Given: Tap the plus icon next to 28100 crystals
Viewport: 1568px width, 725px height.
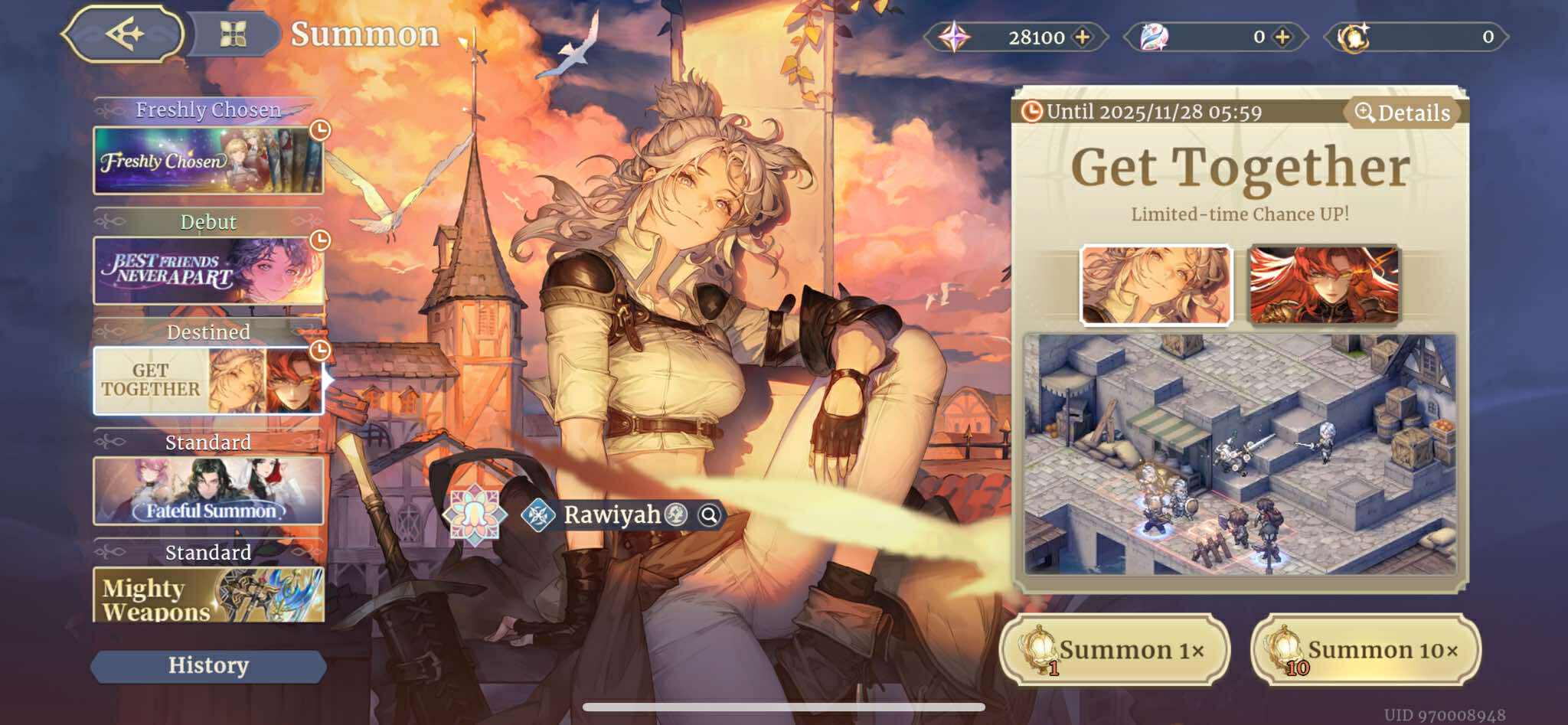Looking at the screenshot, I should [1084, 36].
